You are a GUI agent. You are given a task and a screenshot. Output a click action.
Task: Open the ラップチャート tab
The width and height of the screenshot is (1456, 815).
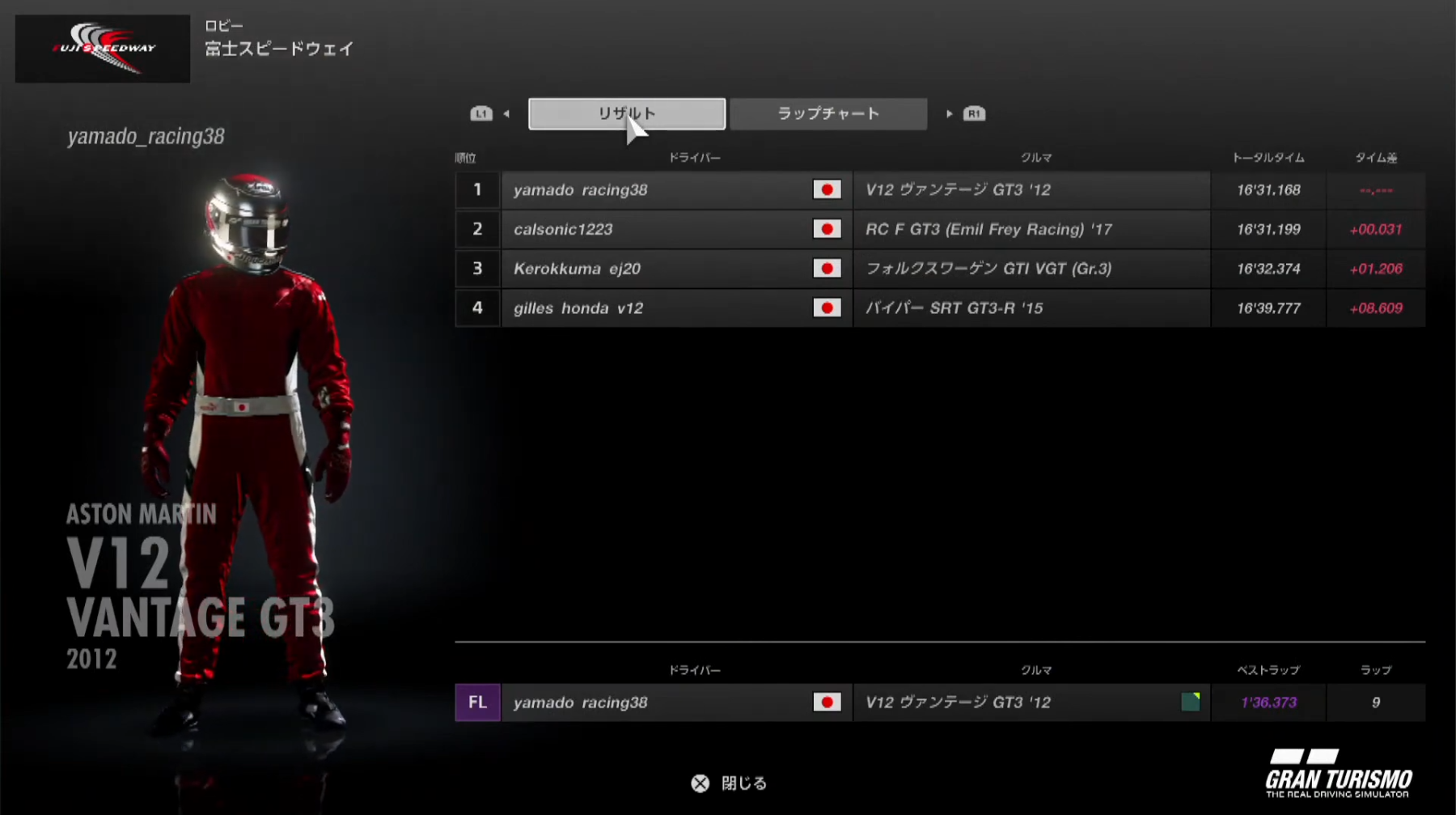click(x=828, y=114)
